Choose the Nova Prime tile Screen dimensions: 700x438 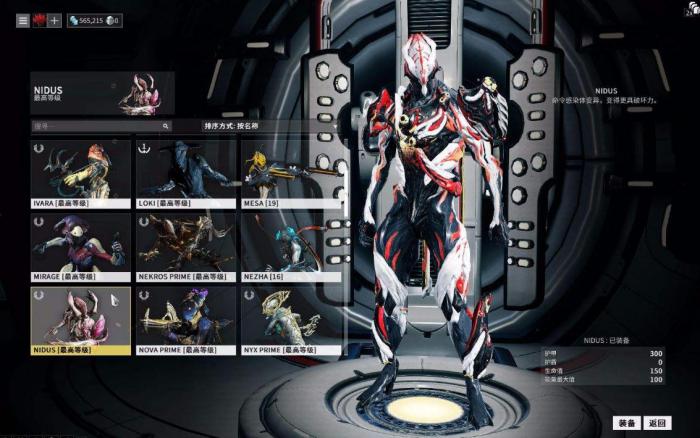186,321
